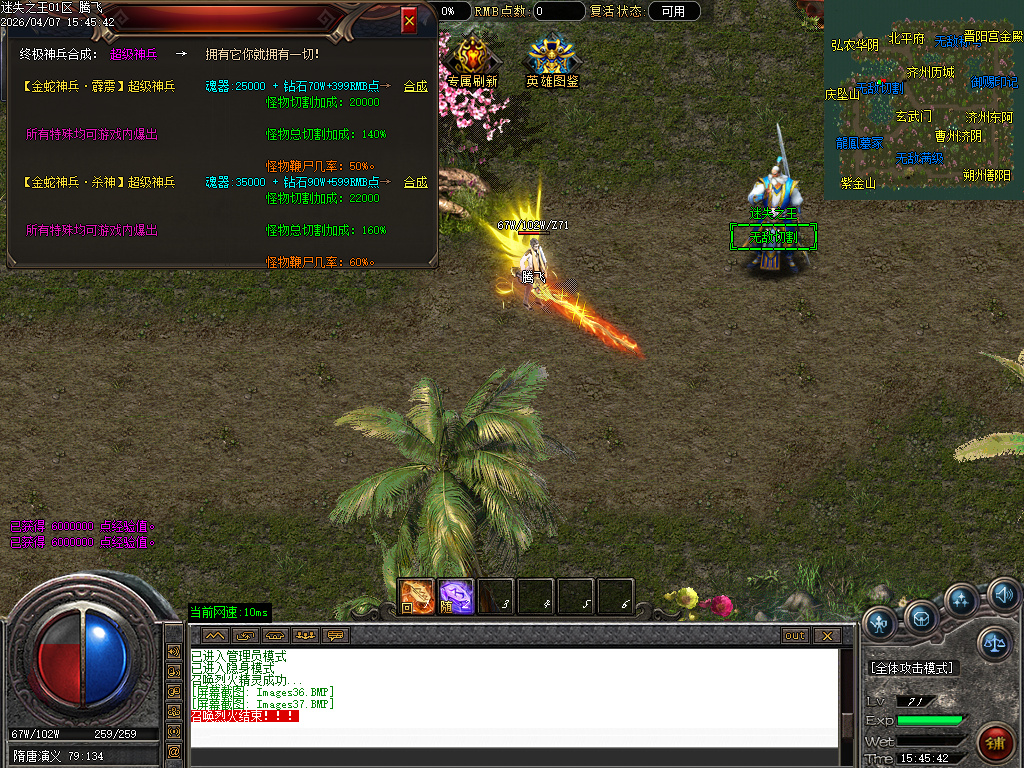Select the purple 随 hotbar slot

click(x=456, y=597)
